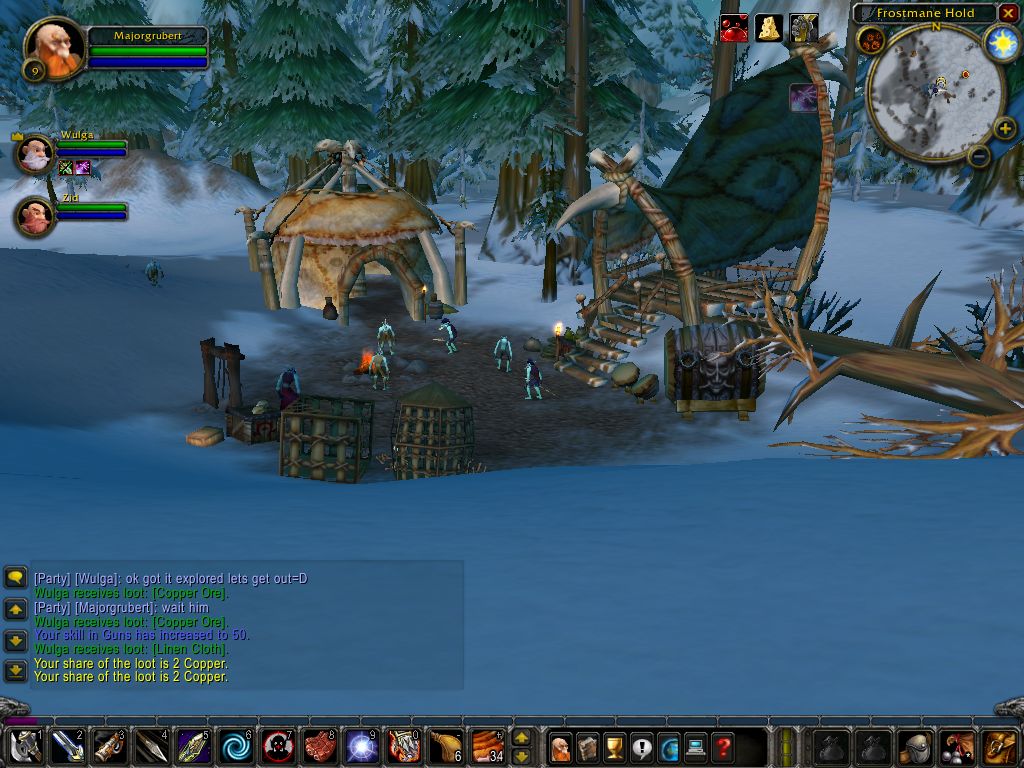The height and width of the screenshot is (768, 1024).
Task: Close the minimap with the X button
Action: (1008, 13)
